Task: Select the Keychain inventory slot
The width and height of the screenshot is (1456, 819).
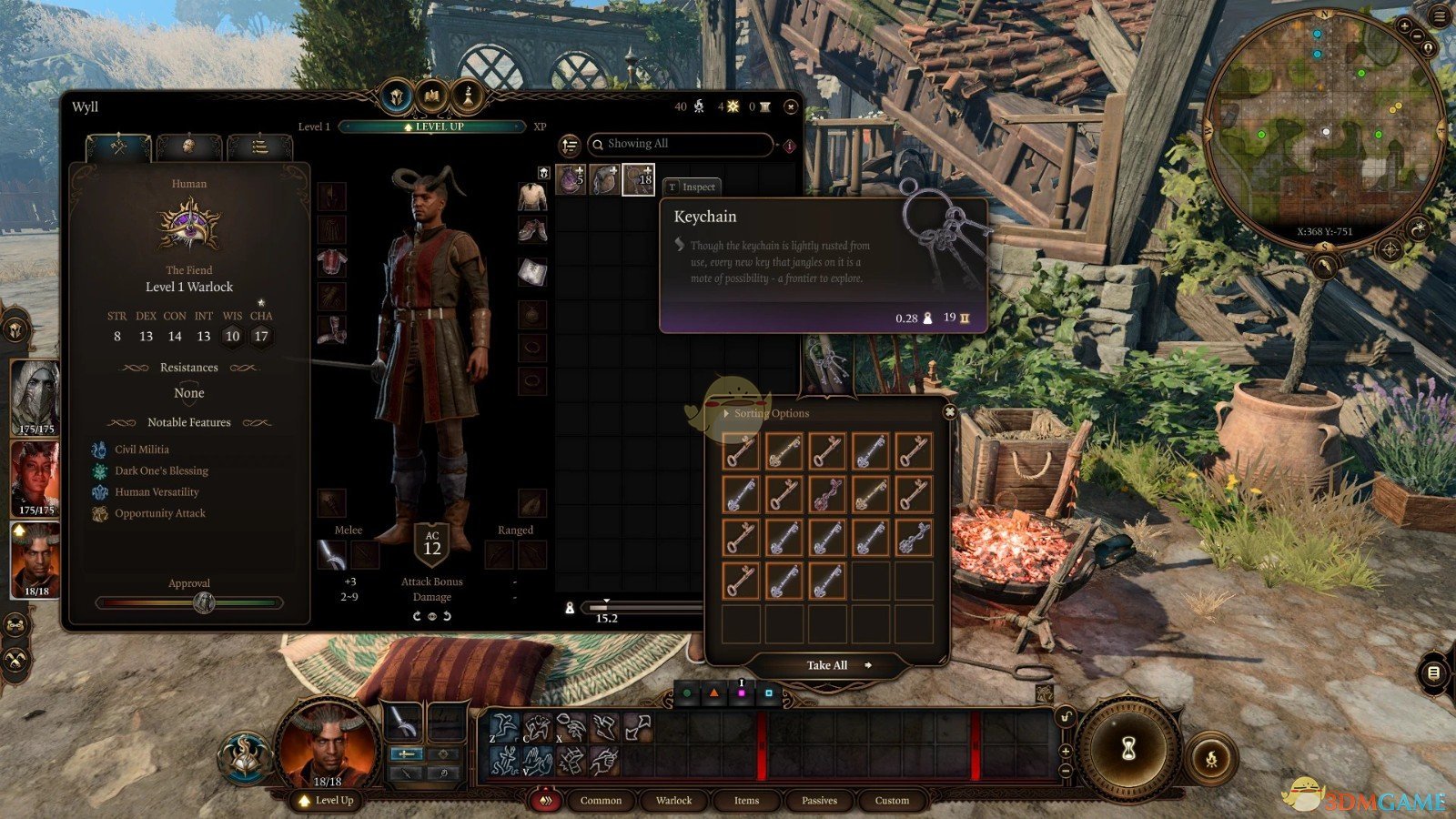Action: click(638, 179)
